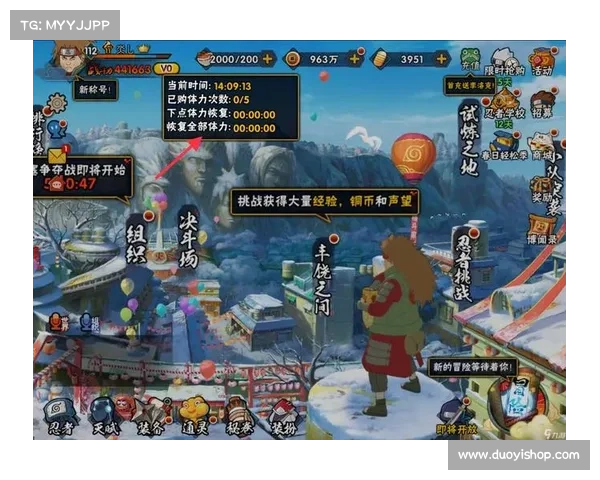
Task: Open the gear settings icon
Action: 57,102
